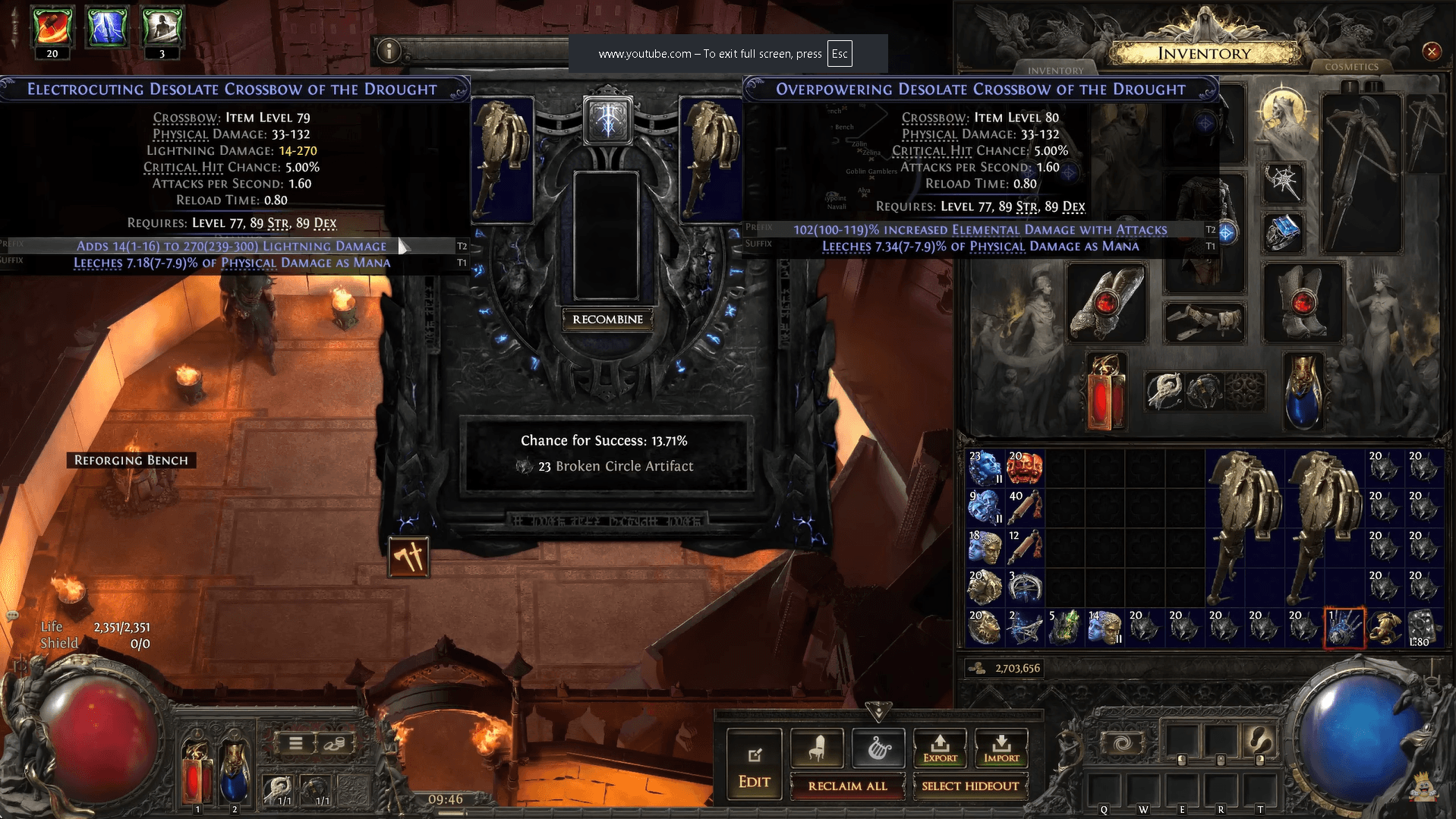Select the highlighted item with red border
This screenshot has height=819, width=1456.
click(x=1344, y=628)
